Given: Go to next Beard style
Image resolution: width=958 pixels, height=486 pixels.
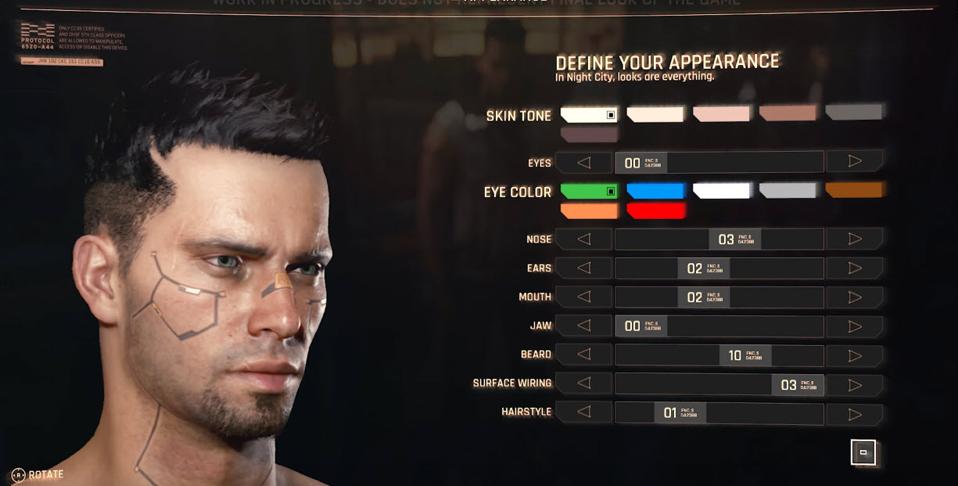Looking at the screenshot, I should click(855, 355).
